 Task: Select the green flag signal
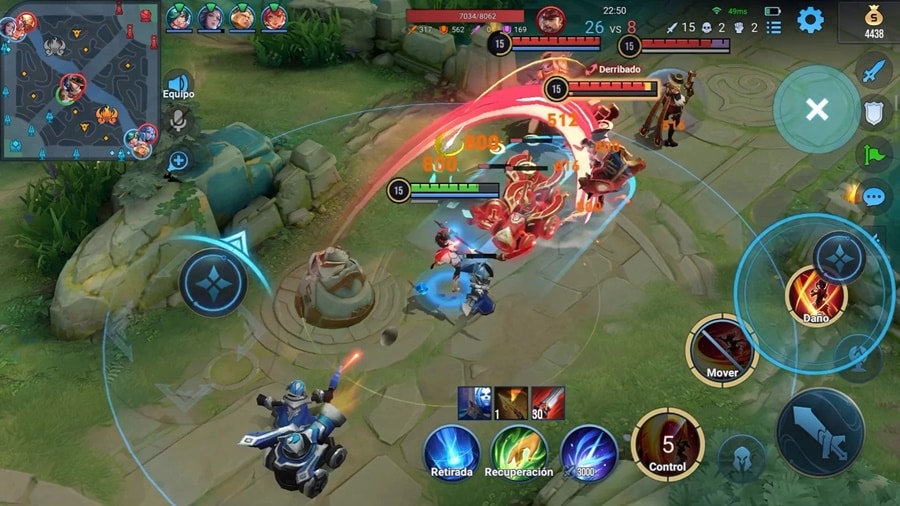tap(874, 154)
